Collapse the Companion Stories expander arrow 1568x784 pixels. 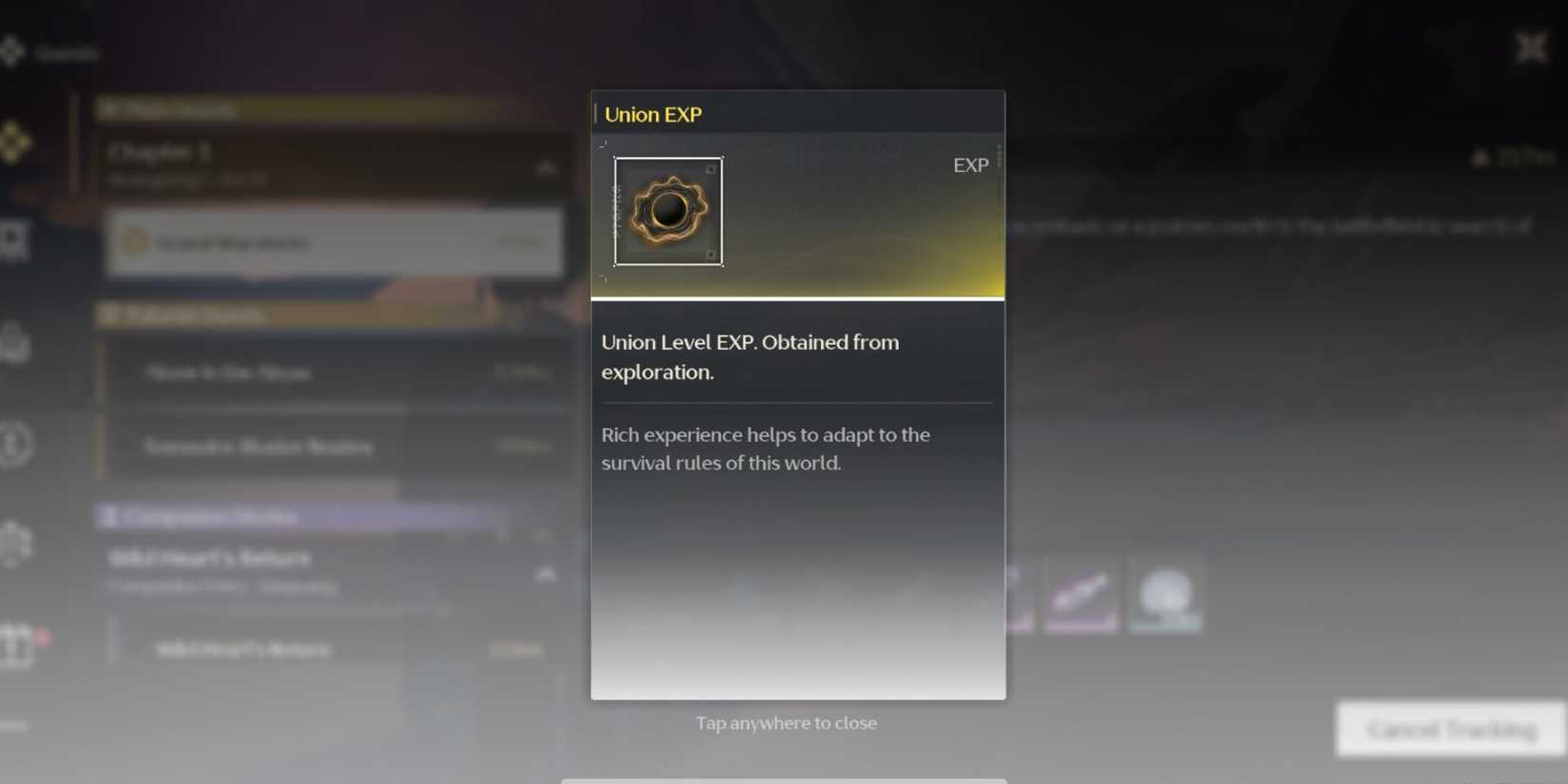coord(548,574)
